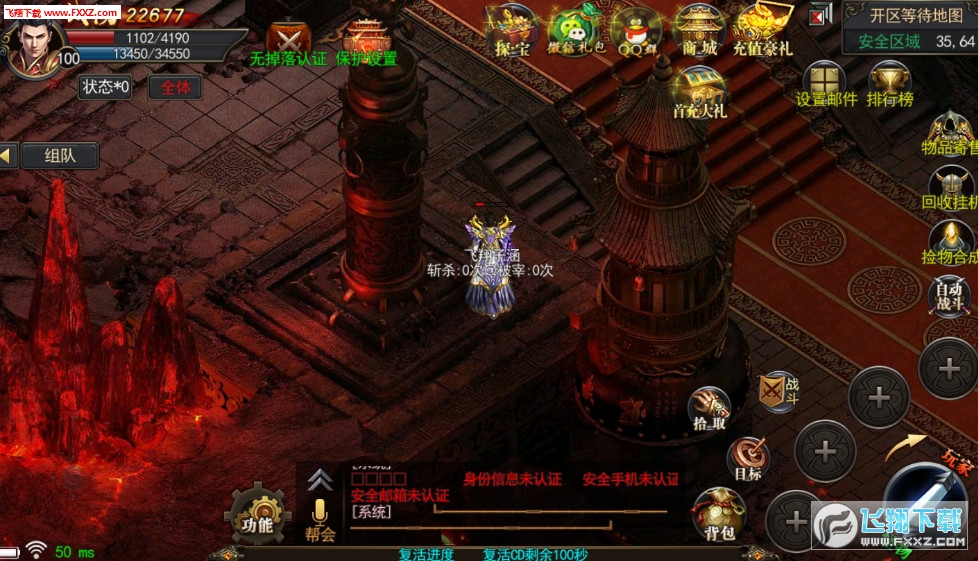
Task: Open the 保护设置 protection settings
Action: [x=367, y=41]
